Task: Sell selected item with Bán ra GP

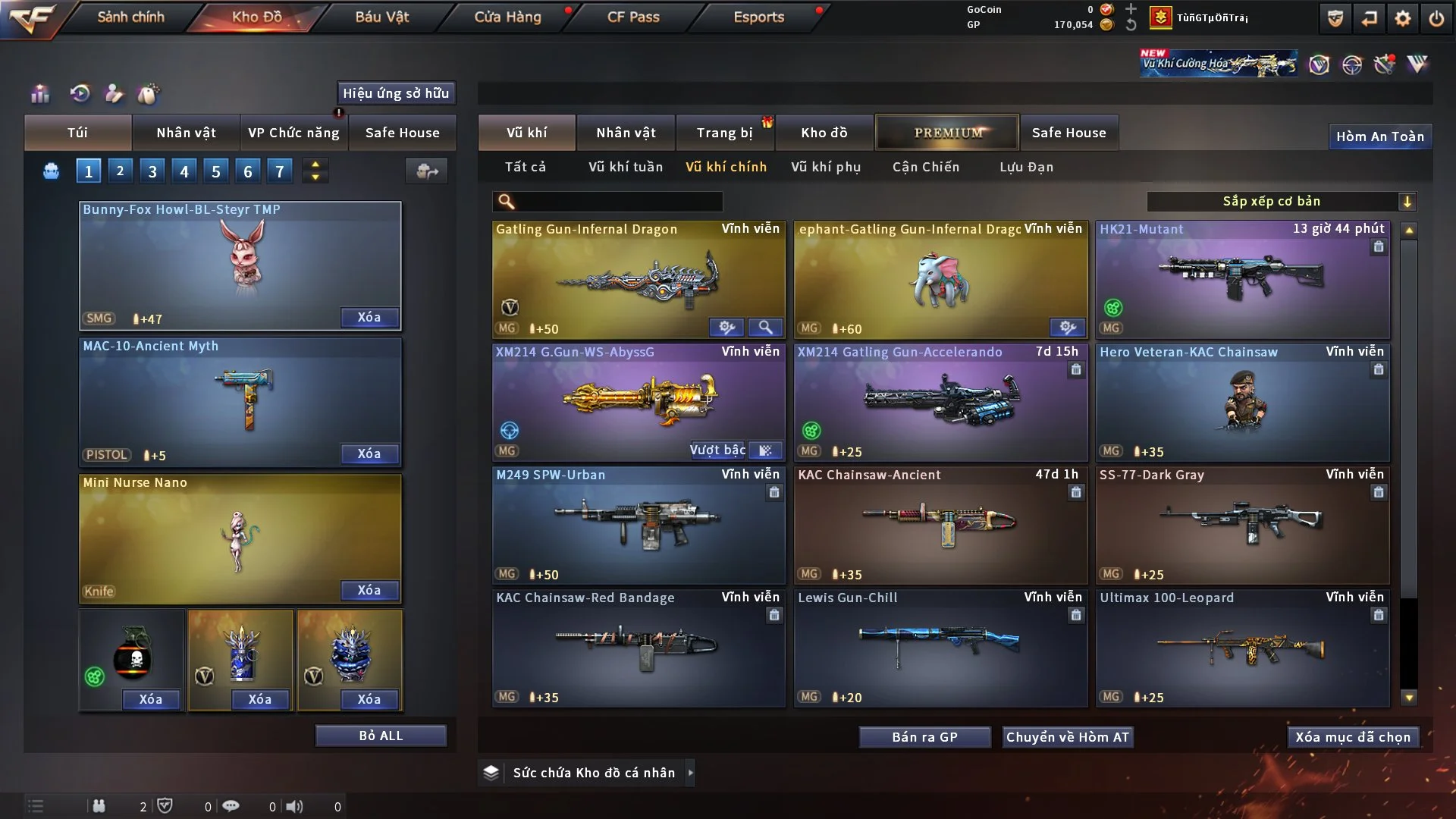Action: (x=924, y=737)
